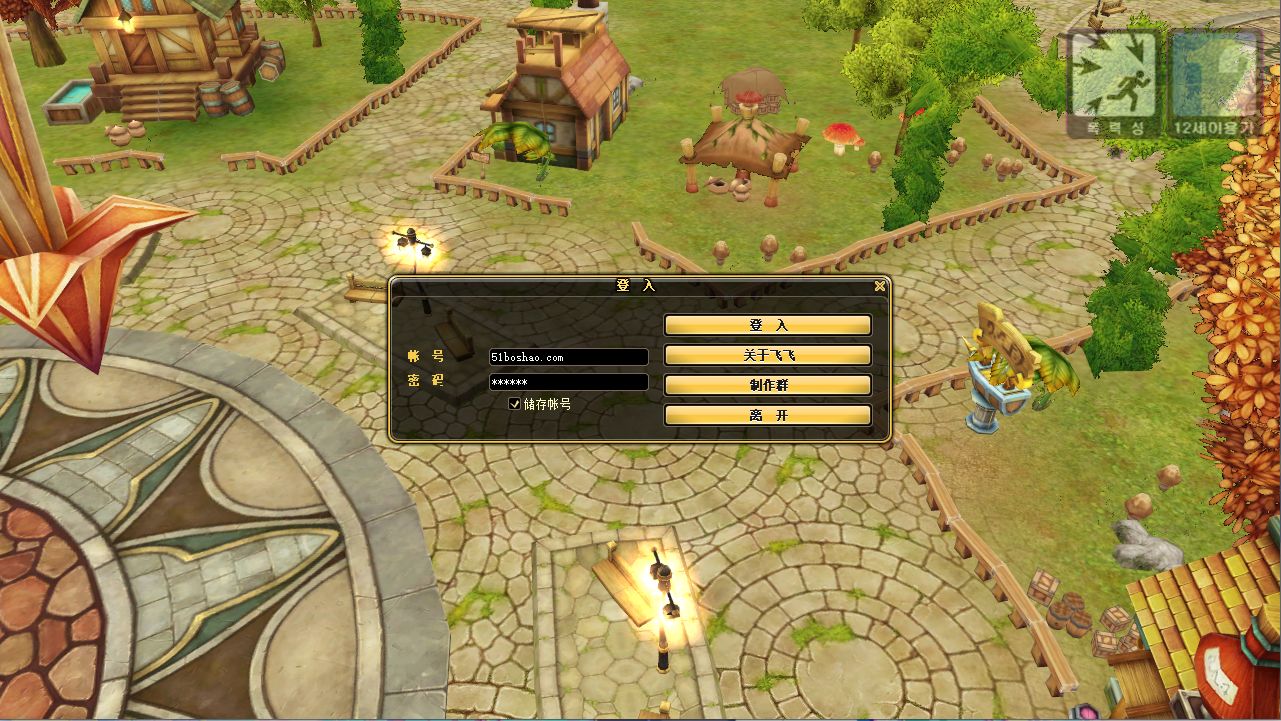Open the 关于飞飞 about page
Viewport: 1281px width, 721px height.
click(x=767, y=356)
